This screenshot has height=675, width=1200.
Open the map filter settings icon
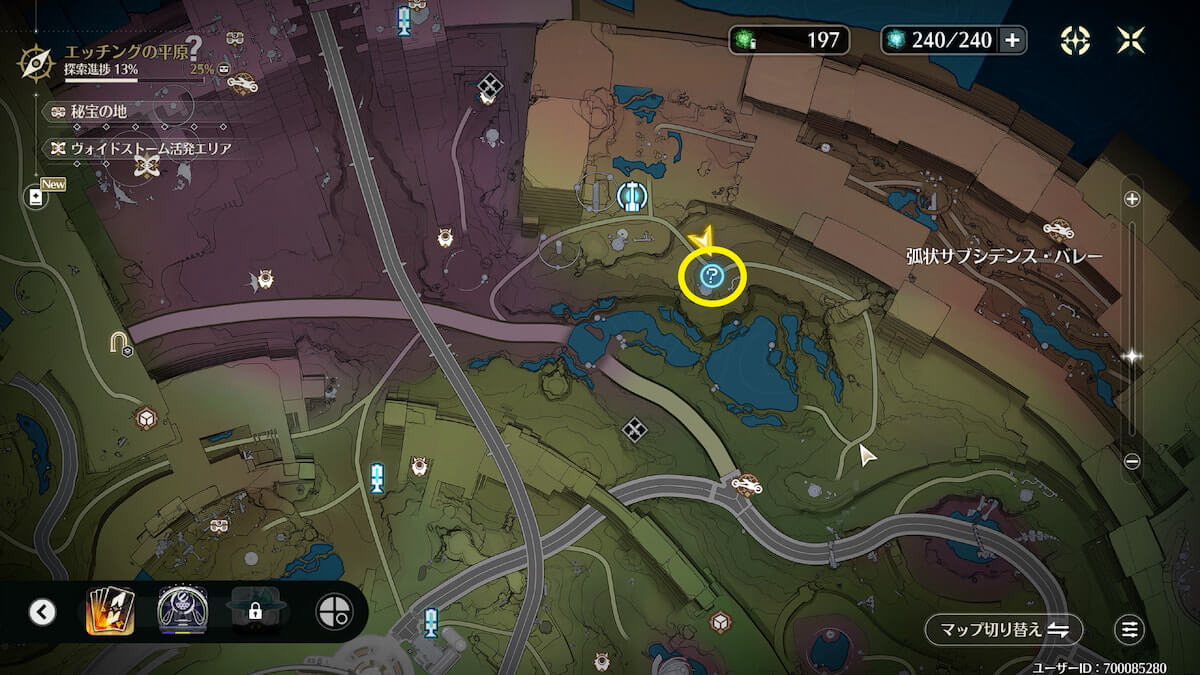1130,629
